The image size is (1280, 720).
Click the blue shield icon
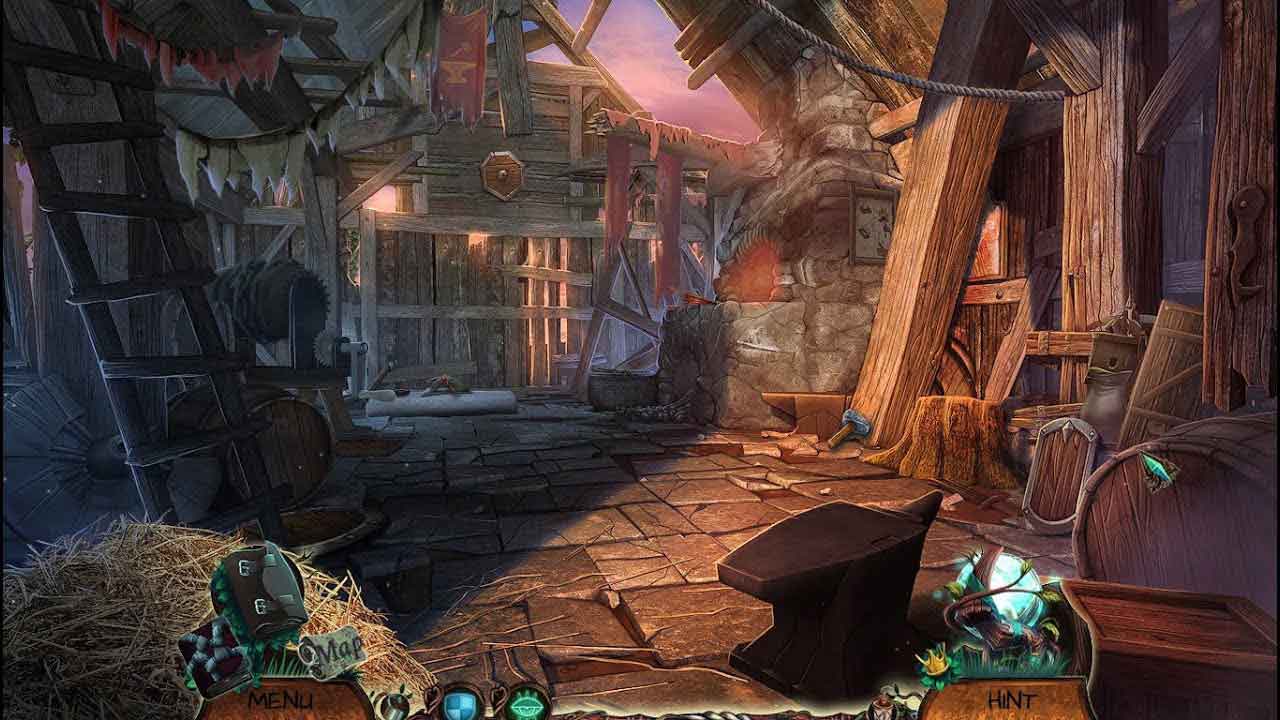coord(459,703)
